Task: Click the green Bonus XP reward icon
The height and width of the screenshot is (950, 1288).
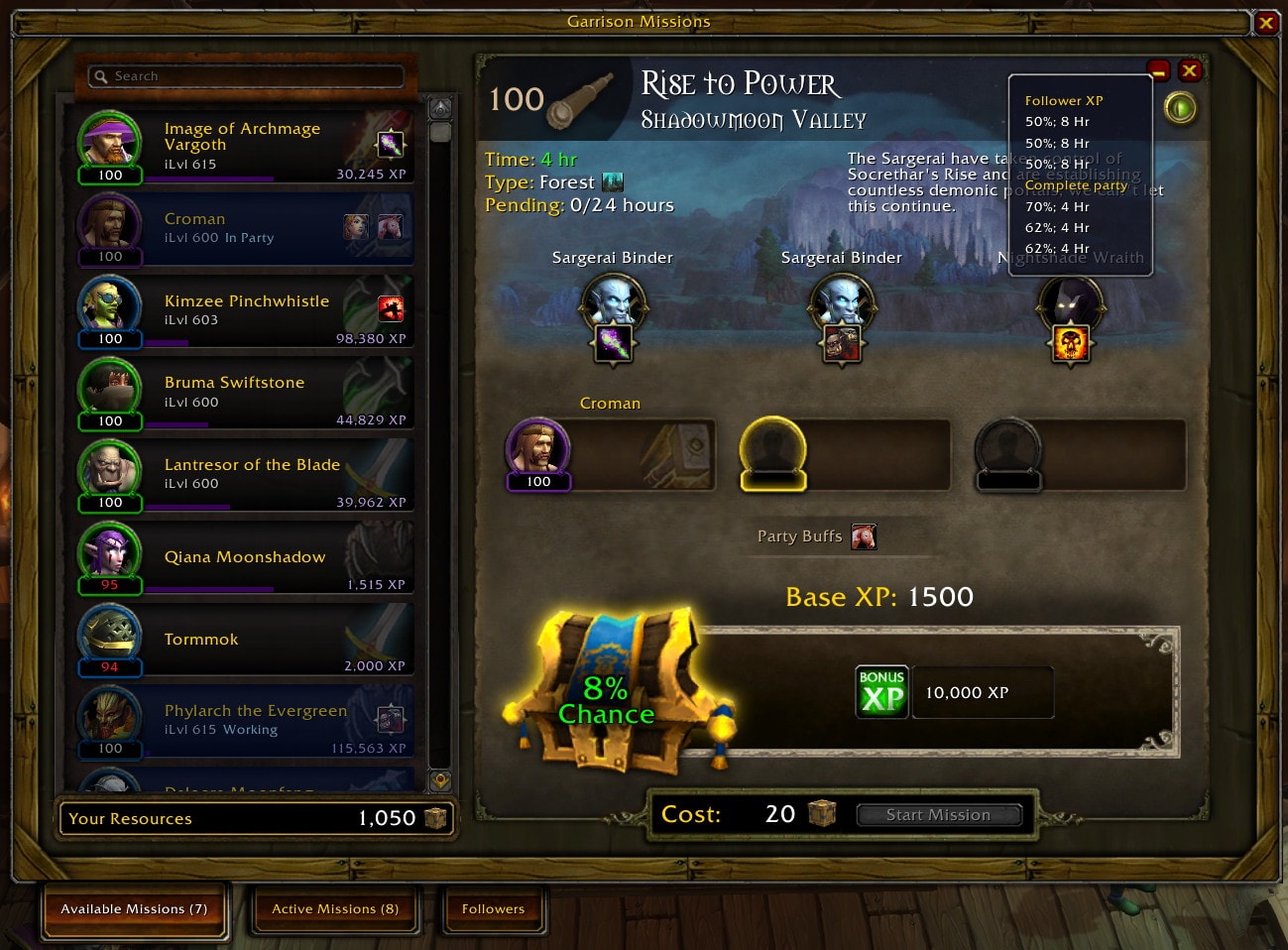Action: click(x=880, y=691)
